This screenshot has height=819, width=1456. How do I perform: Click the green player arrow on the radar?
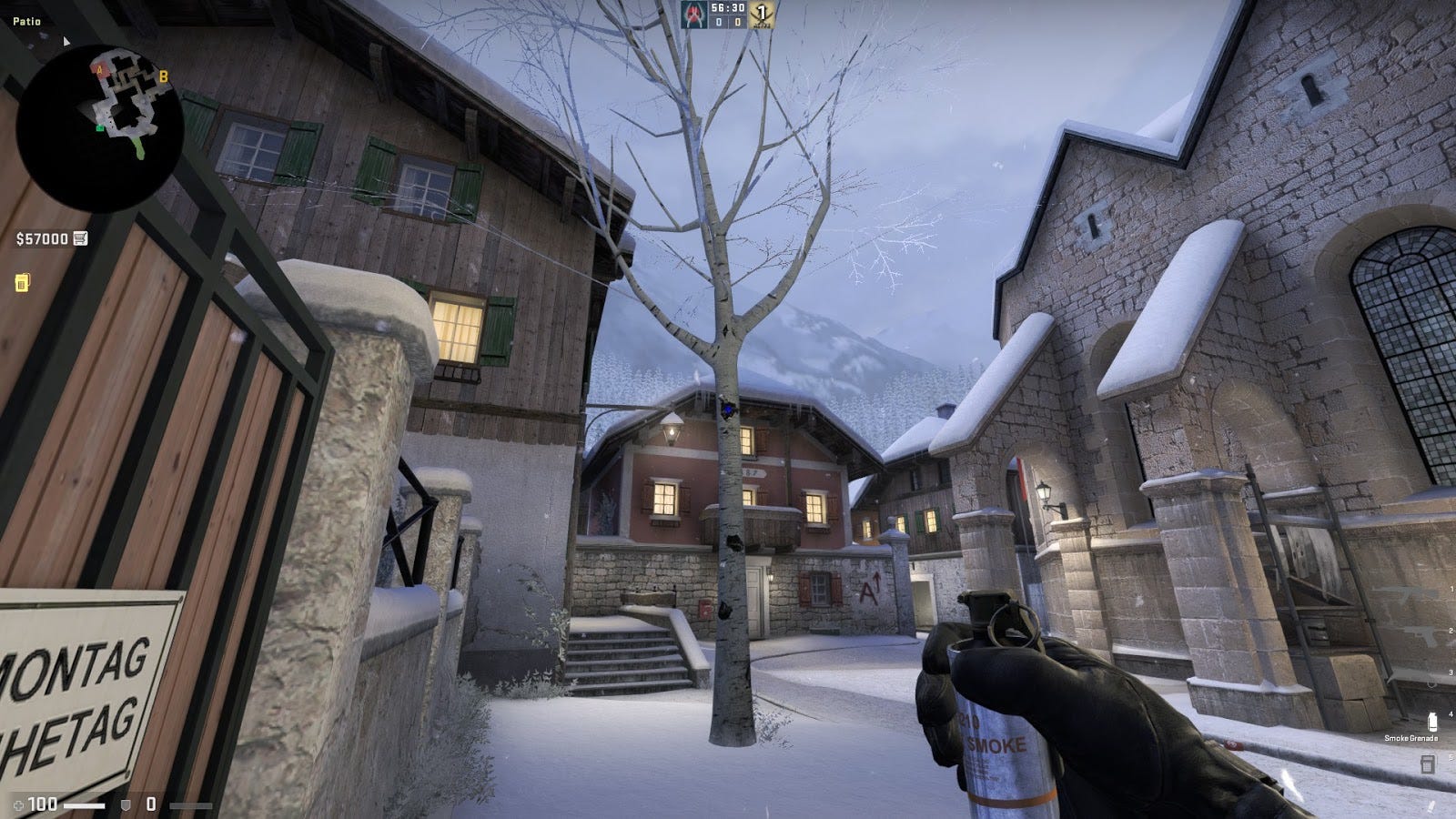pyautogui.click(x=99, y=128)
